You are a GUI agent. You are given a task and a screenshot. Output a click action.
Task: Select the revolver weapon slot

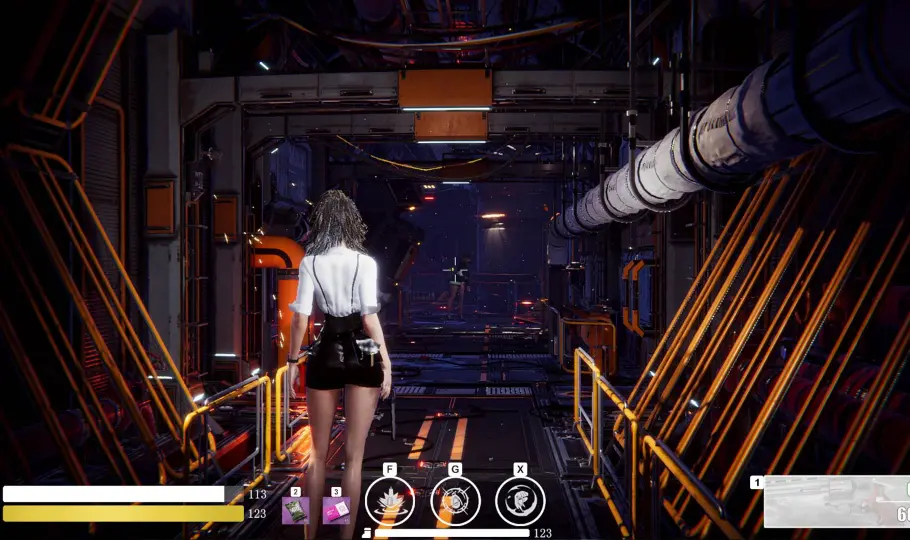(837, 502)
